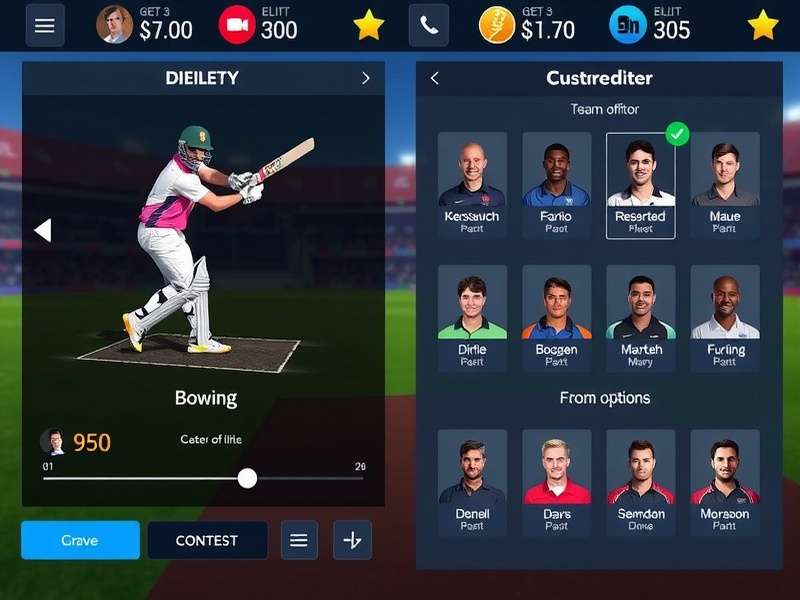Image resolution: width=800 pixels, height=600 pixels.
Task: Select the Dirtie player card
Action: [472, 318]
